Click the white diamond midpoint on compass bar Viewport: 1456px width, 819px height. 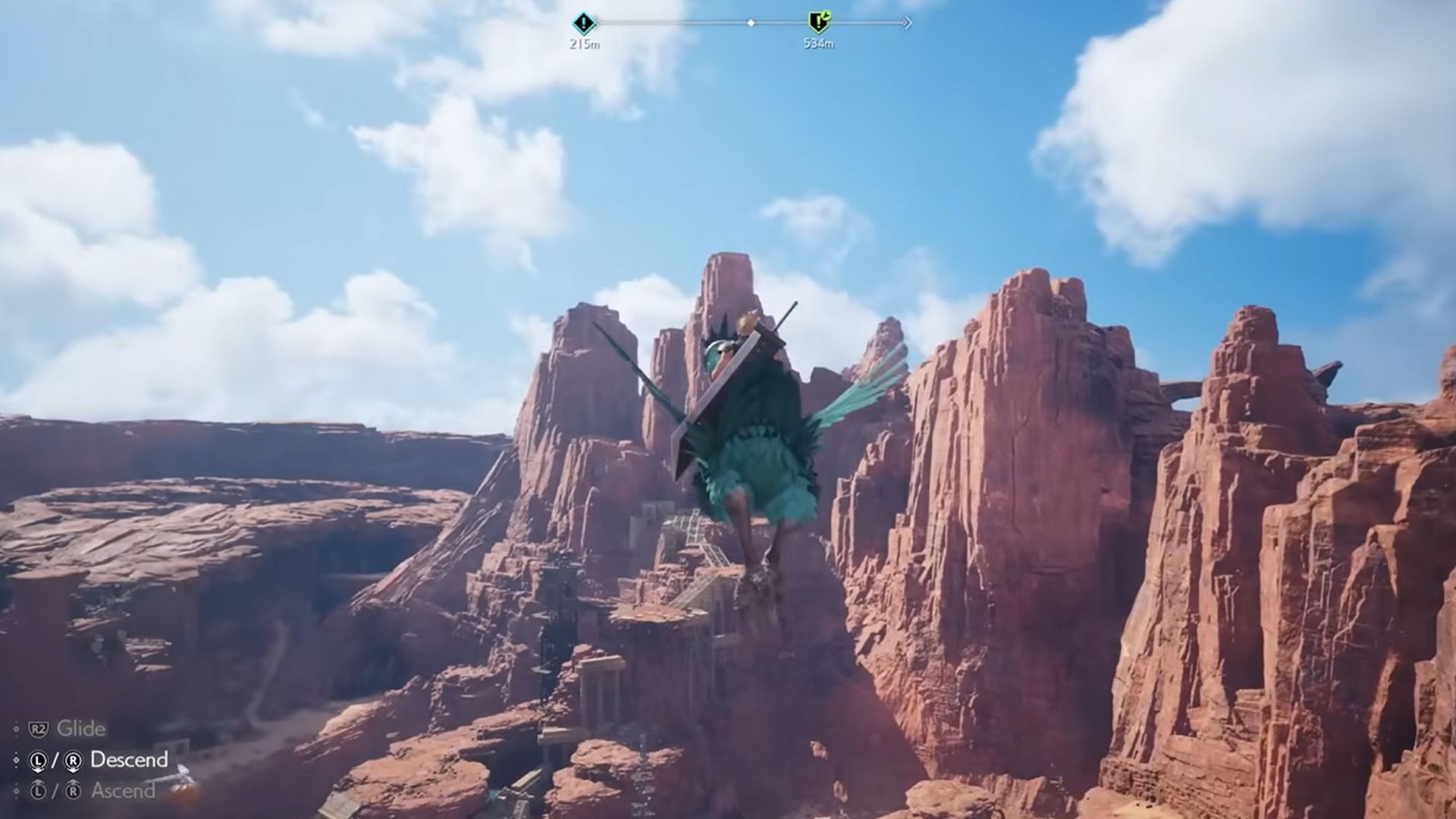click(751, 22)
